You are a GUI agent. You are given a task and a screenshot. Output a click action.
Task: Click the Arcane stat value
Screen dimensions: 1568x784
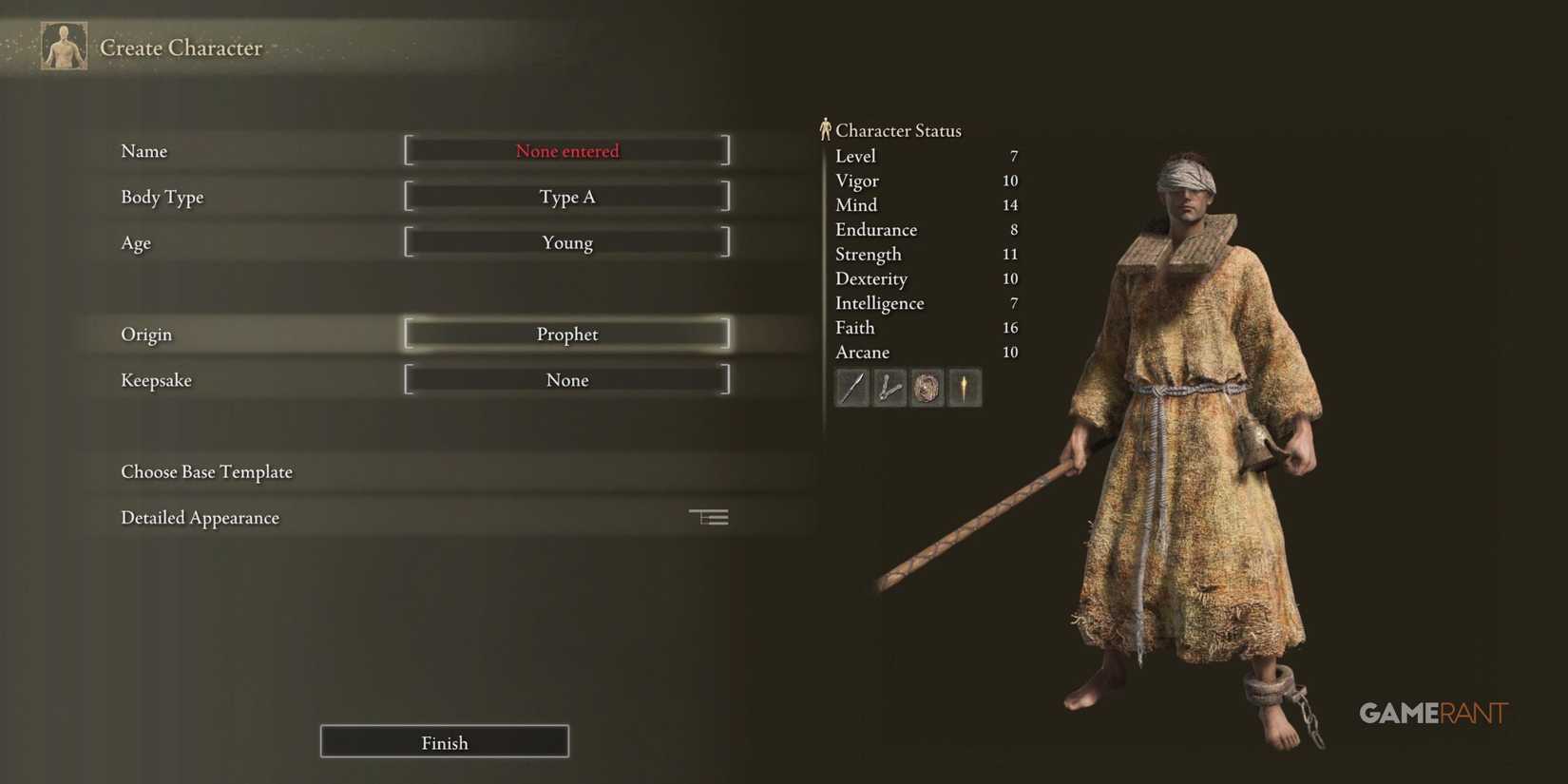tap(1010, 352)
